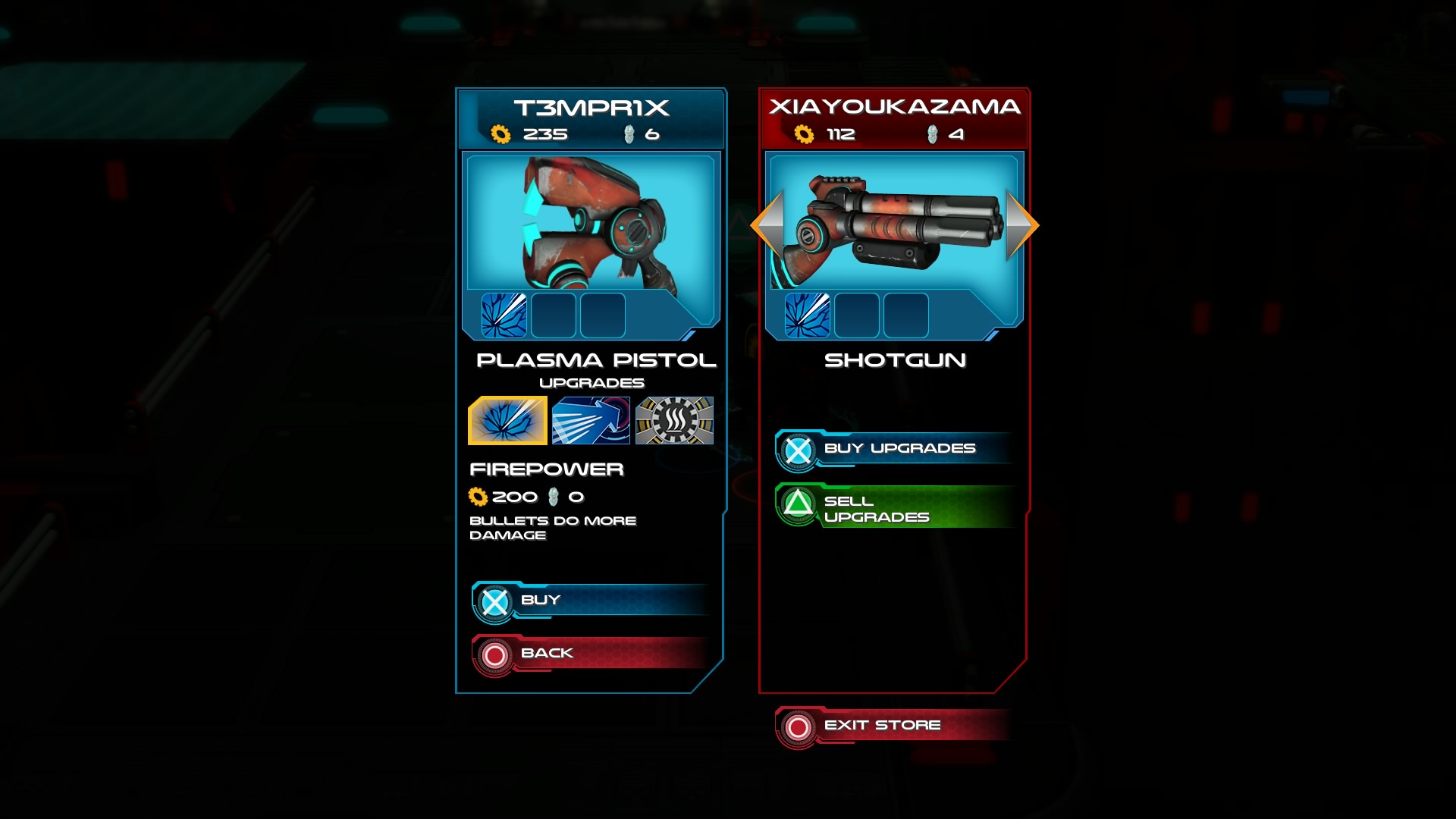Go back from plasma pistol upgrades
The image size is (1456, 819).
[x=591, y=654]
